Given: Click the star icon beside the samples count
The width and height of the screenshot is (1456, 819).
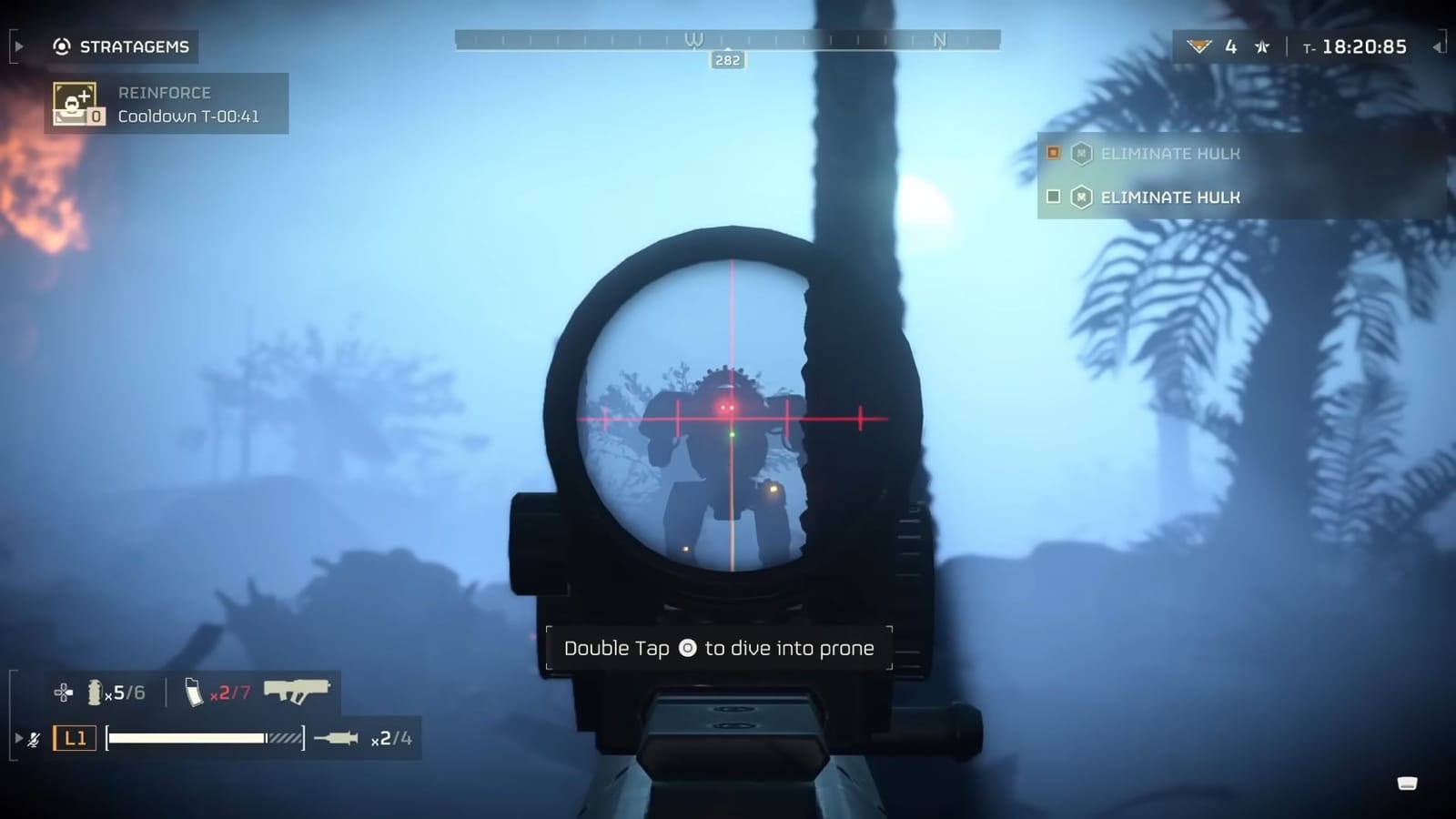Looking at the screenshot, I should pyautogui.click(x=1261, y=45).
